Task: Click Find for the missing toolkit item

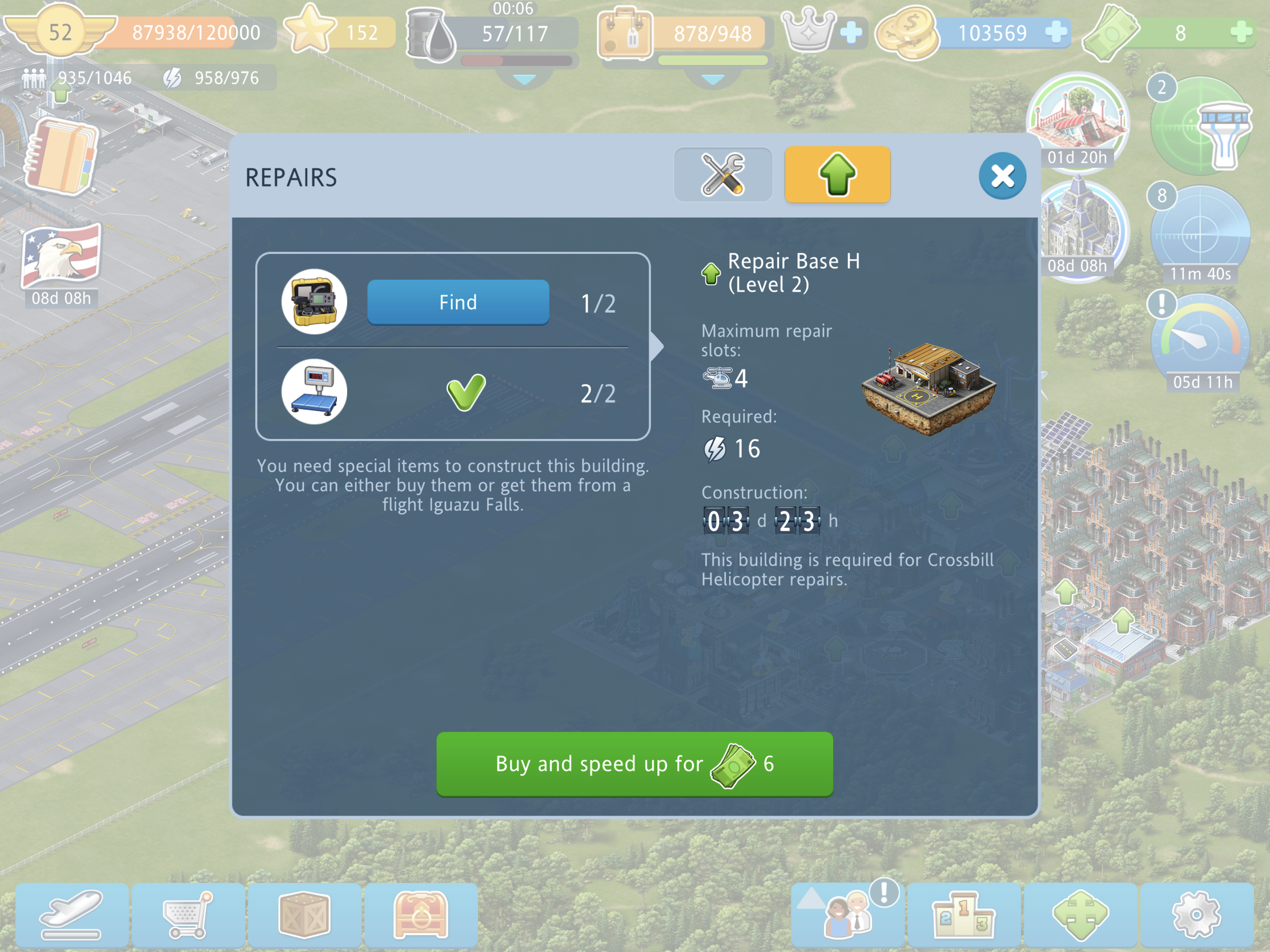Action: (x=457, y=302)
